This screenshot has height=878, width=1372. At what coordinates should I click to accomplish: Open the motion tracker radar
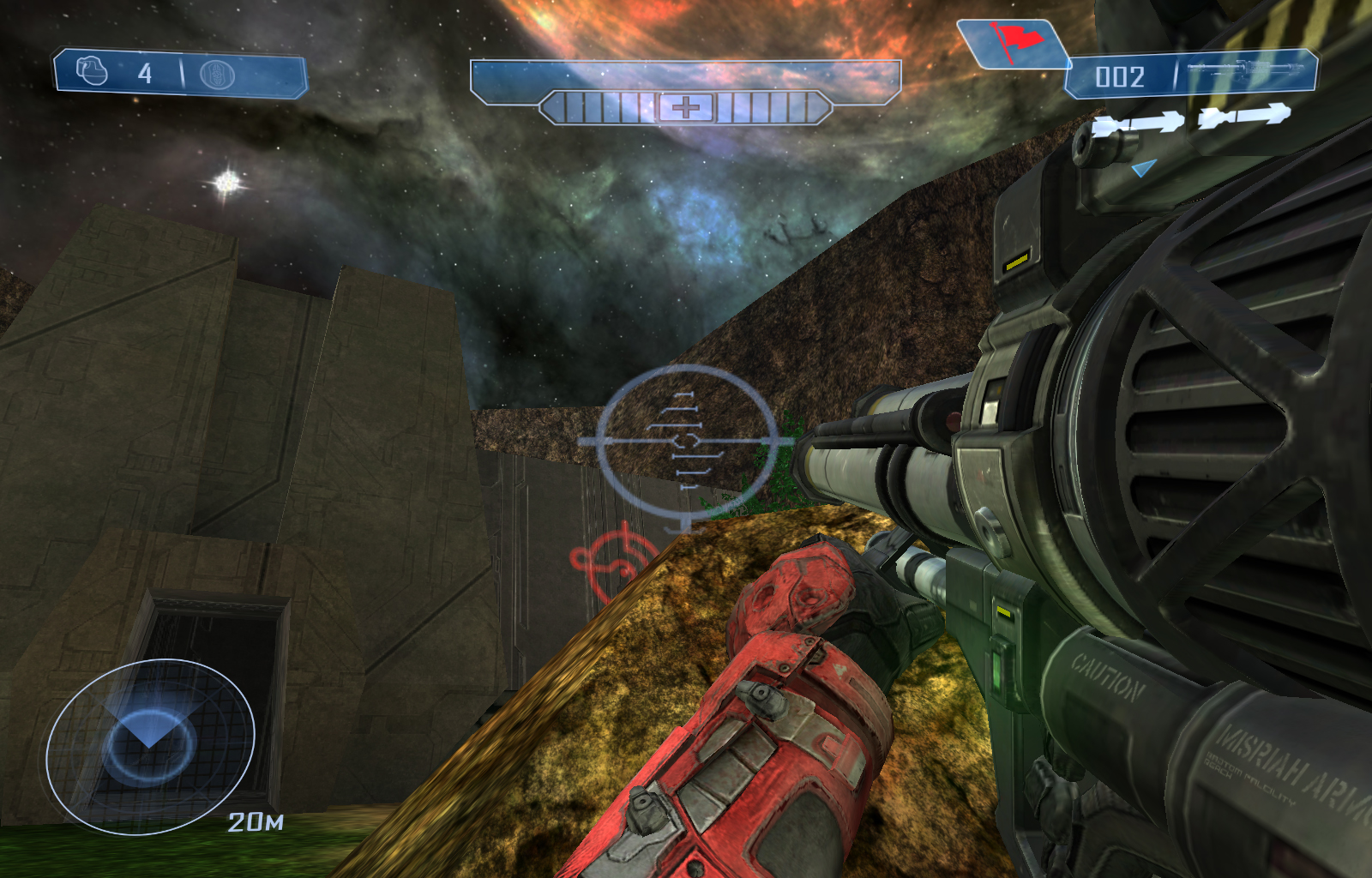tap(150, 745)
